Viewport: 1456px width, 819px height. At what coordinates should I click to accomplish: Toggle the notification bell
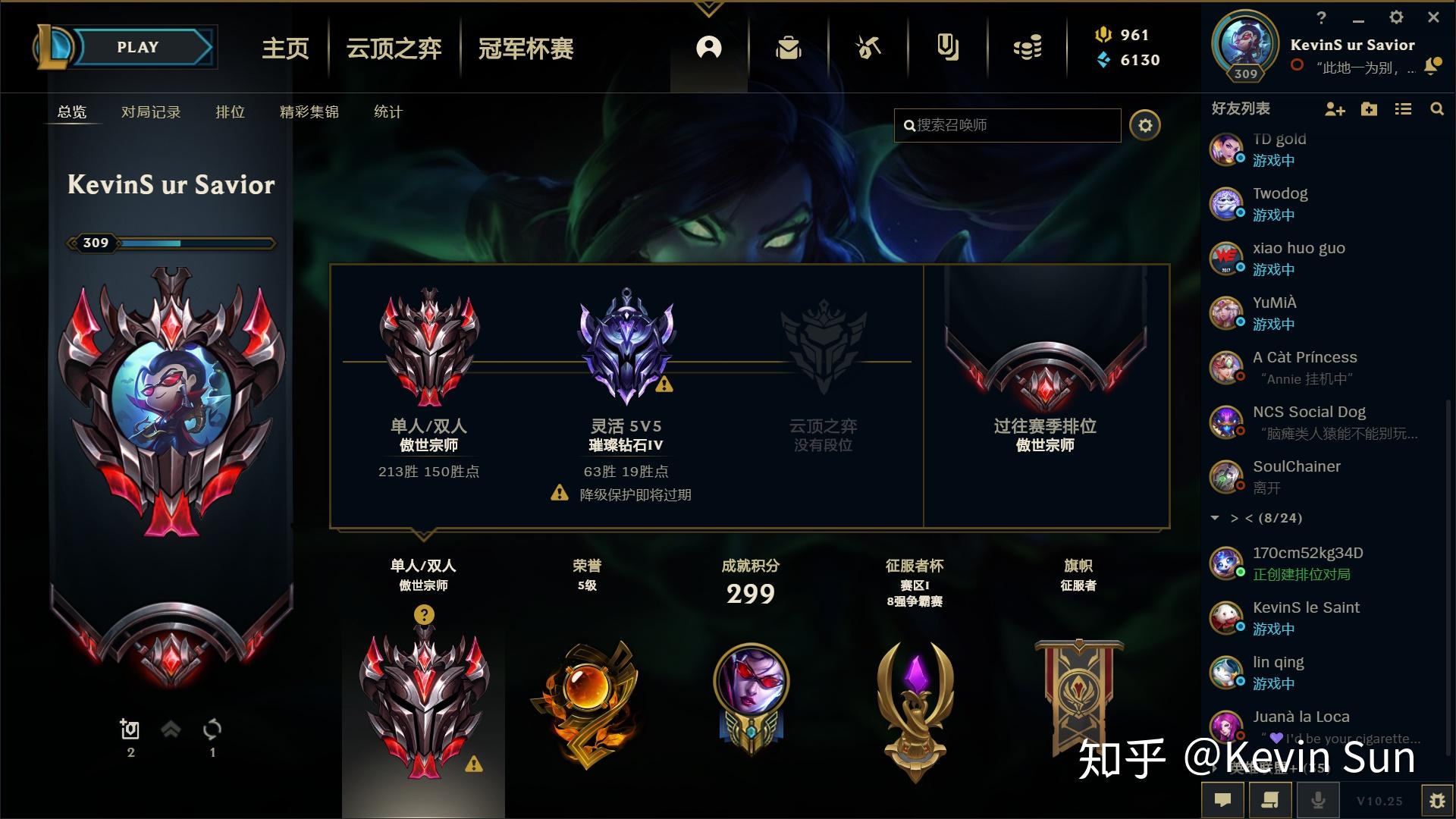(x=1432, y=66)
